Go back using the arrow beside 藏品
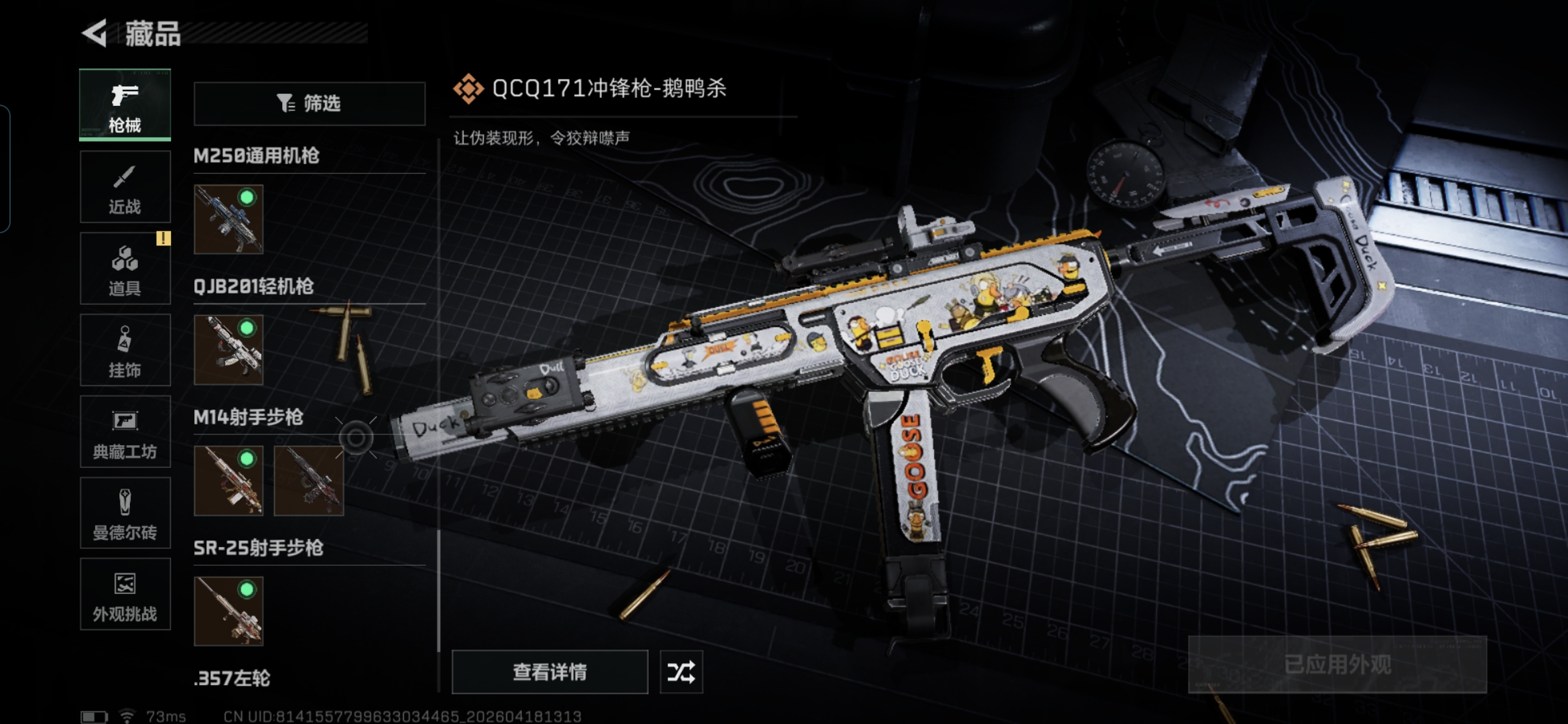The width and height of the screenshot is (1568, 724). (94, 34)
